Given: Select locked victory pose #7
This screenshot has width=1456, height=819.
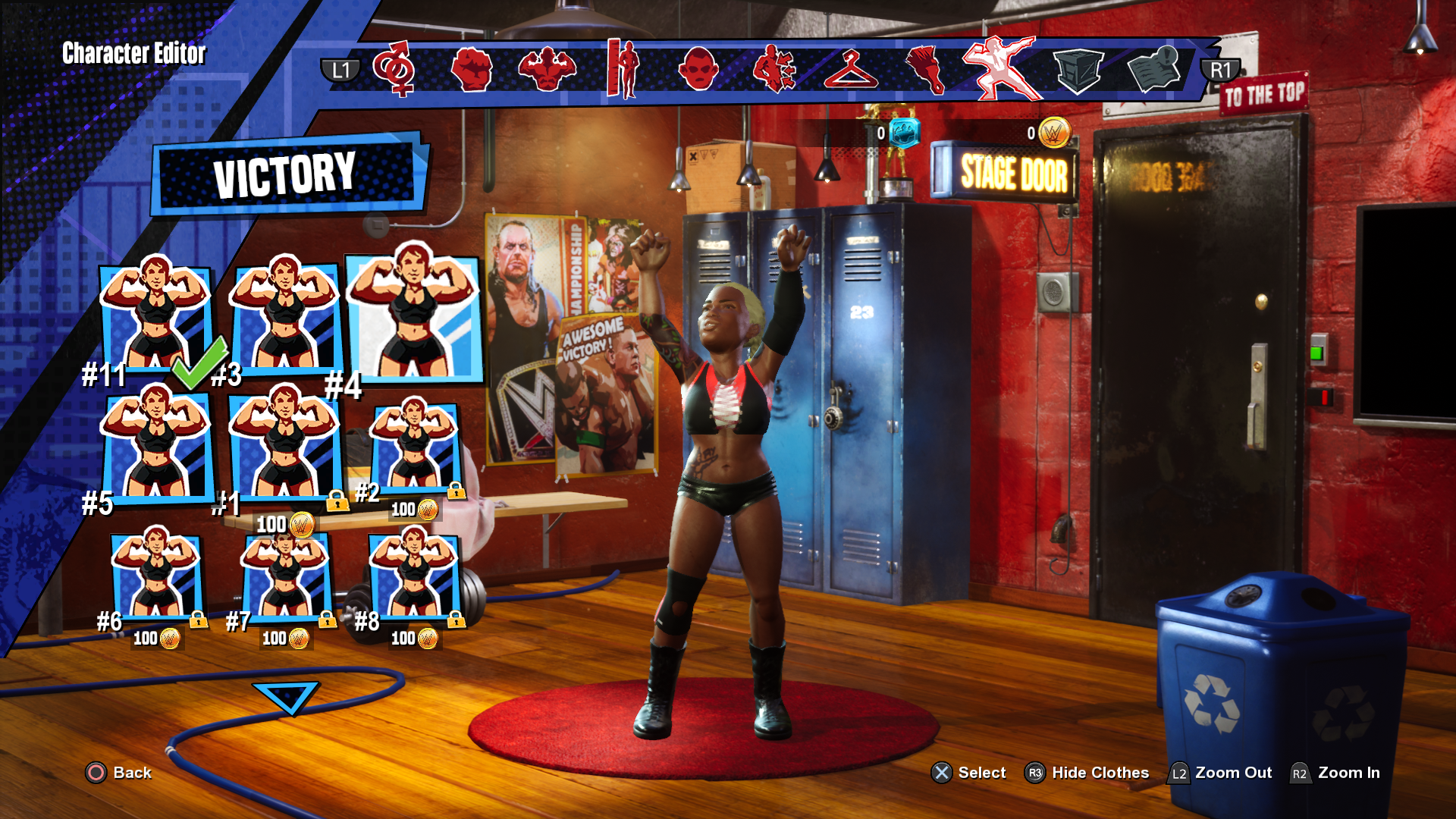Looking at the screenshot, I should (285, 575).
